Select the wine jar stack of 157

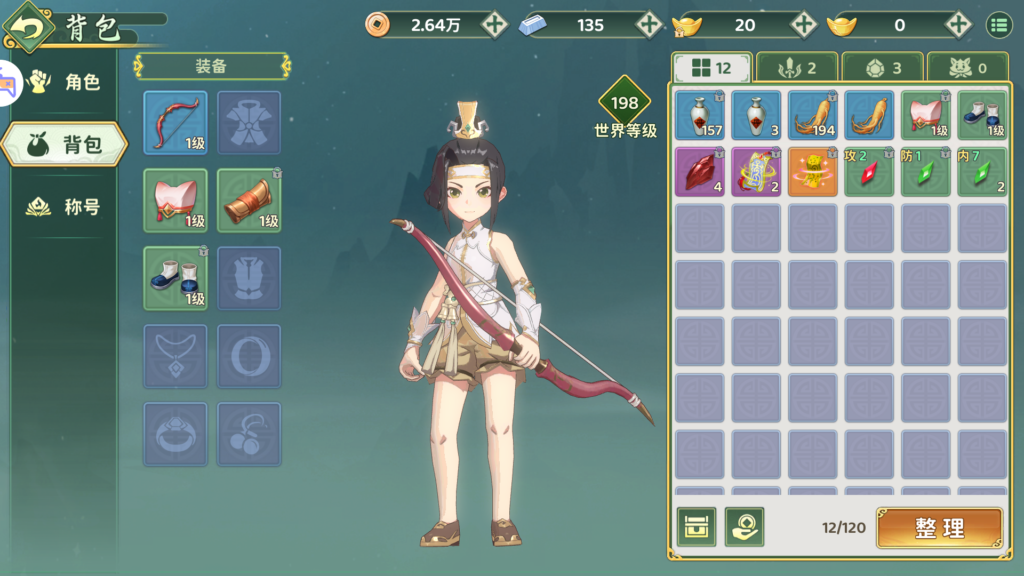click(699, 115)
